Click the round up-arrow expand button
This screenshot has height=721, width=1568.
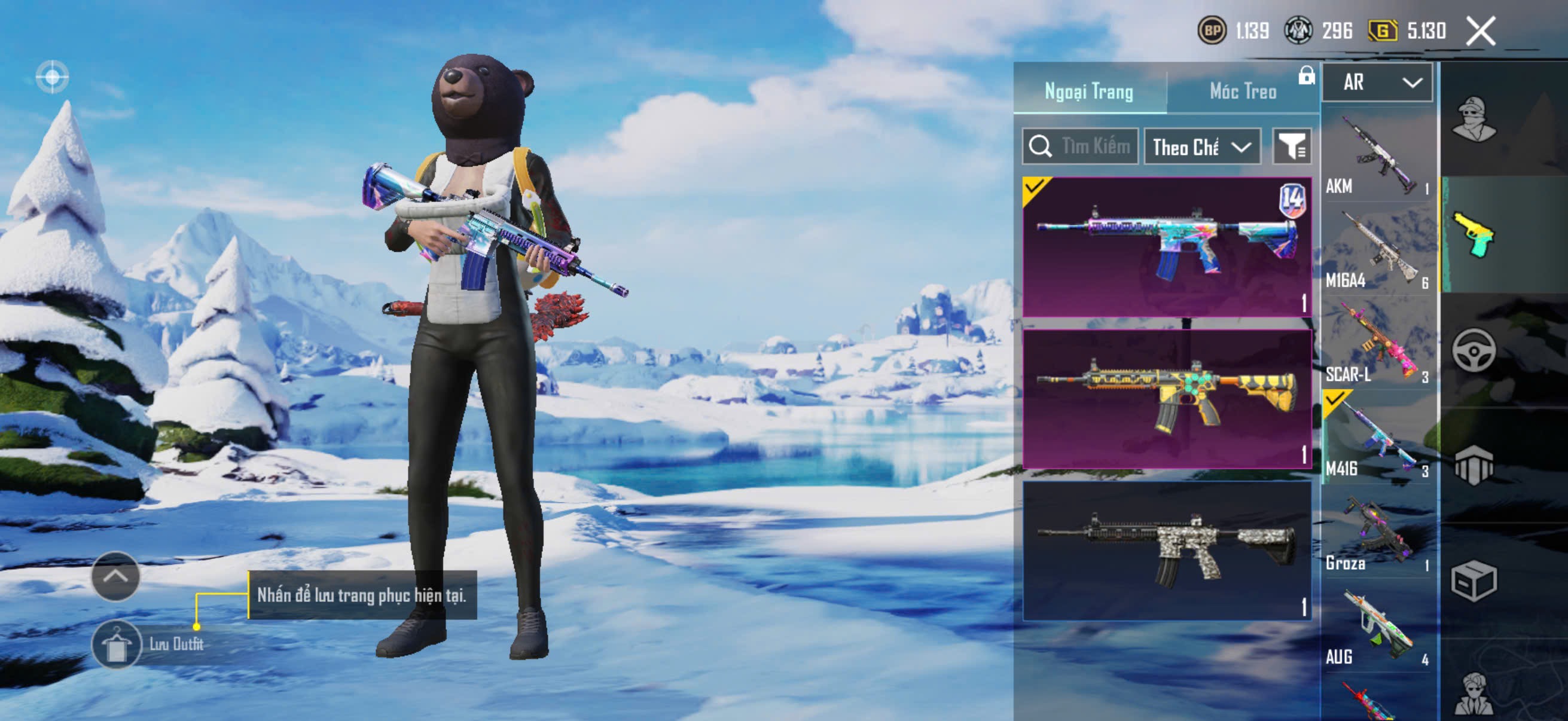coord(115,576)
